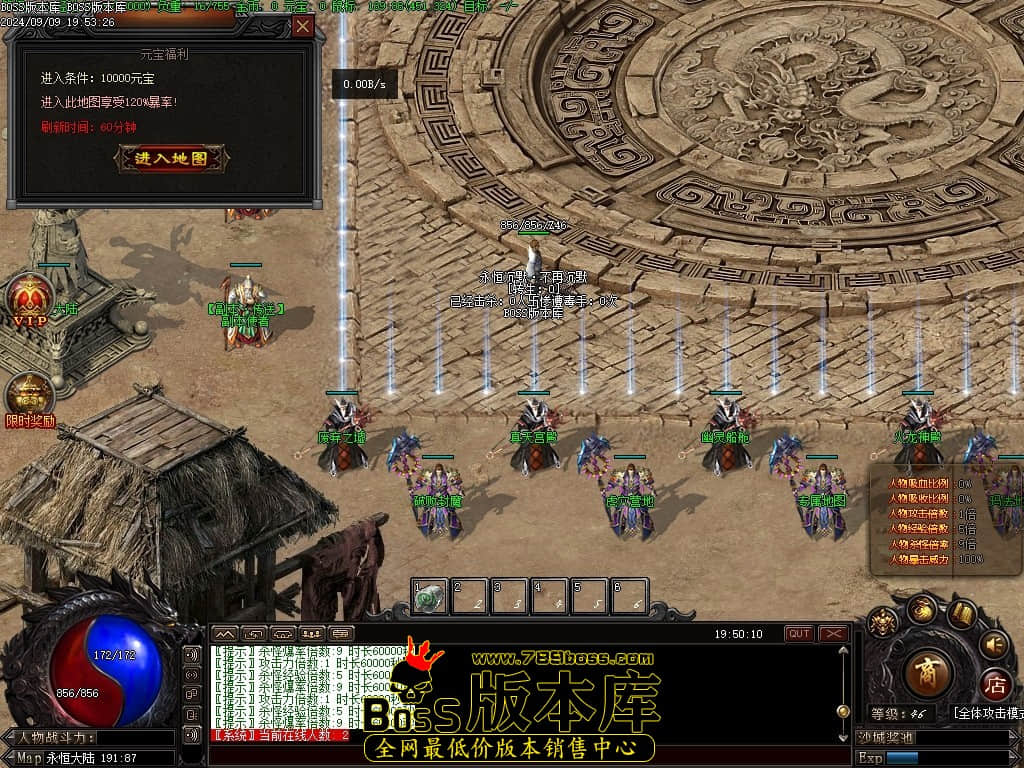The width and height of the screenshot is (1024, 768).
Task: Open the book icon in the corner cluster
Action: point(962,612)
